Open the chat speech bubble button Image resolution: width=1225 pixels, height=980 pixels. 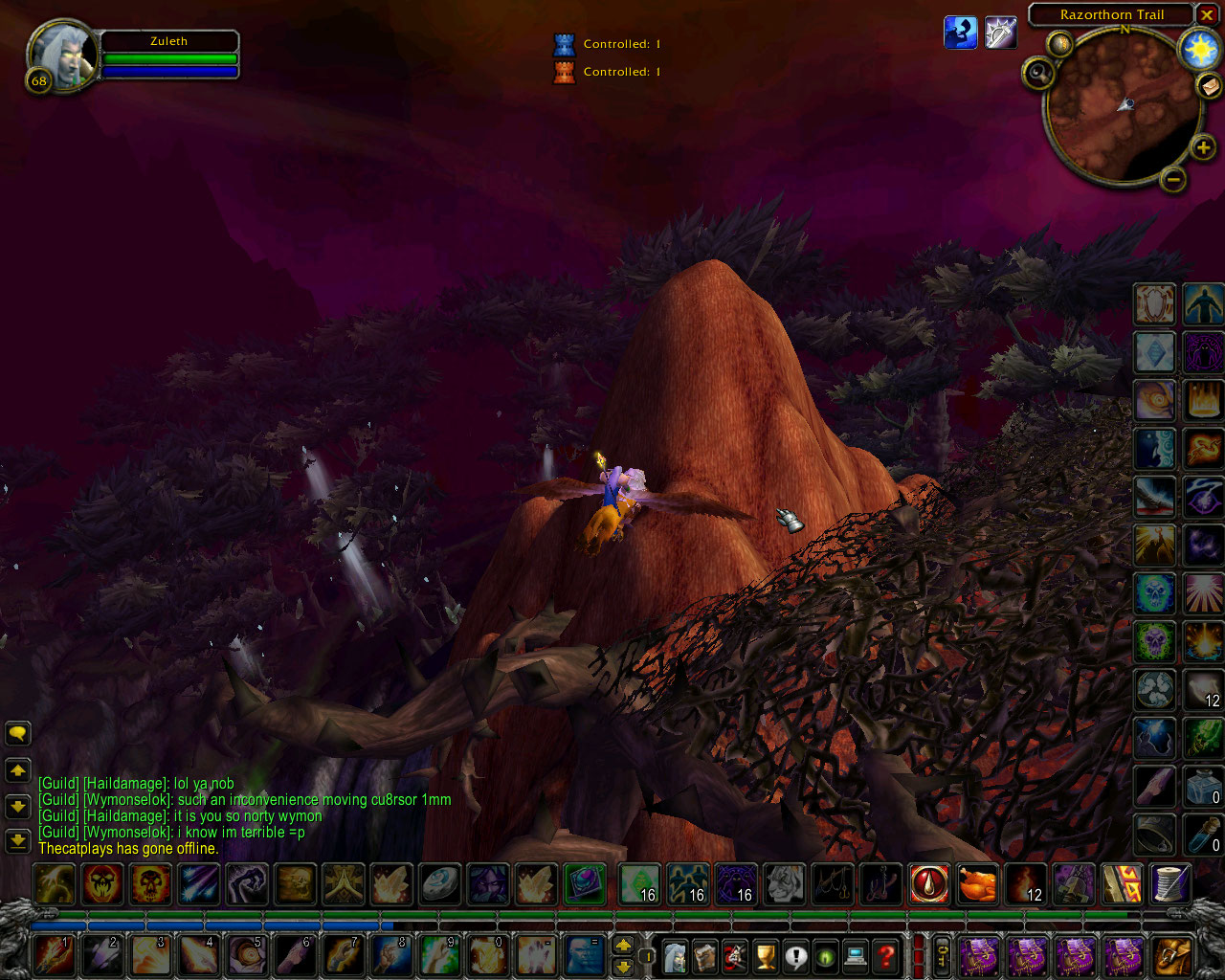click(18, 734)
